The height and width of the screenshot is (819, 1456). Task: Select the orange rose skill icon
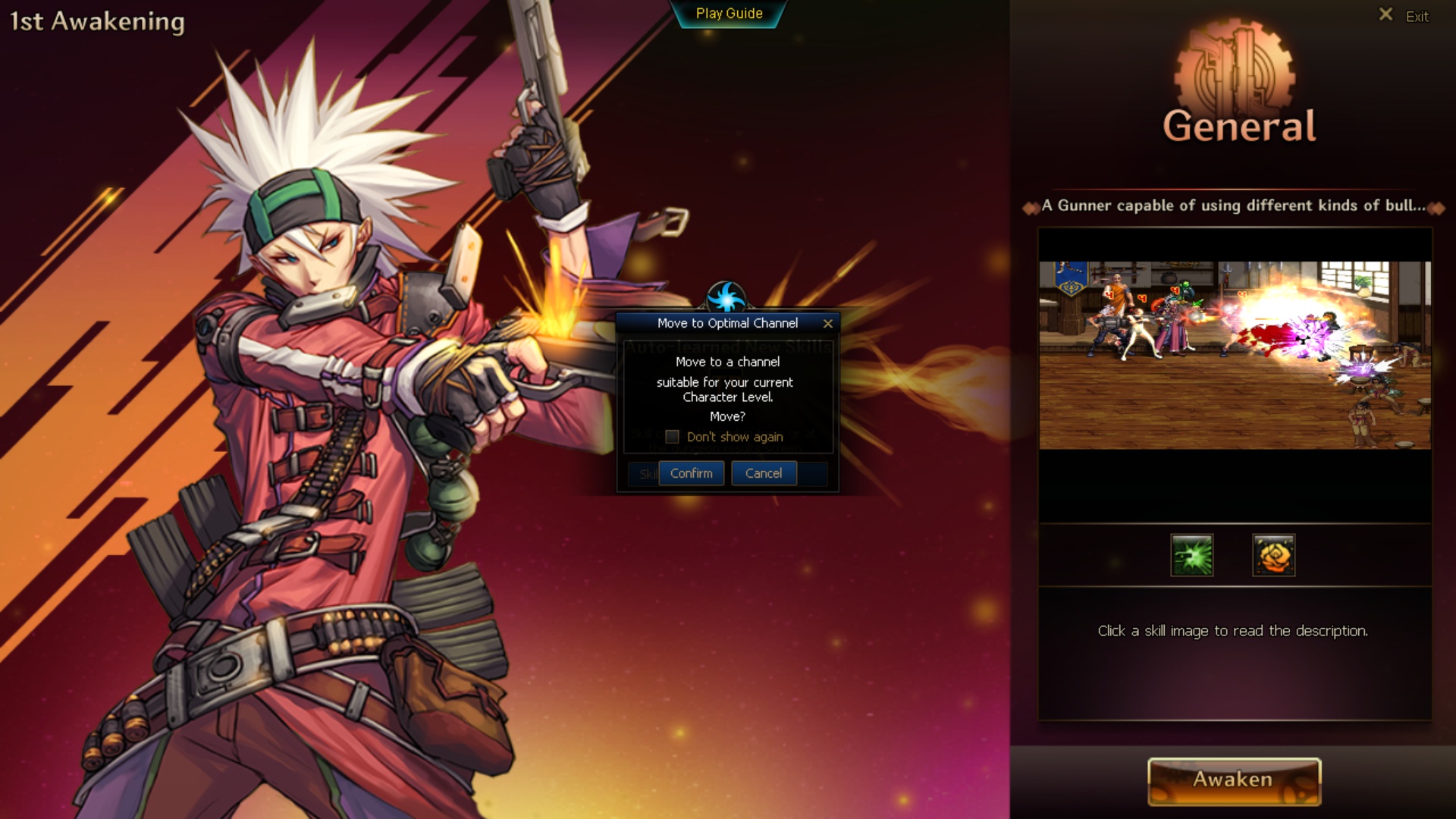click(x=1273, y=555)
